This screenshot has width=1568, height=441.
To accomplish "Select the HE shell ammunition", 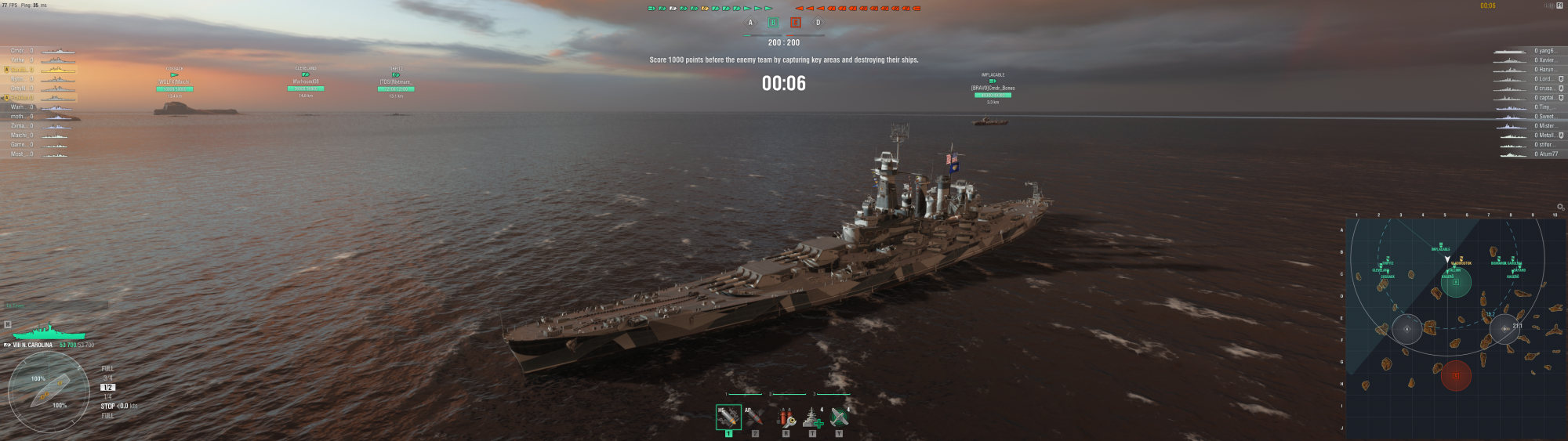I will point(728,417).
